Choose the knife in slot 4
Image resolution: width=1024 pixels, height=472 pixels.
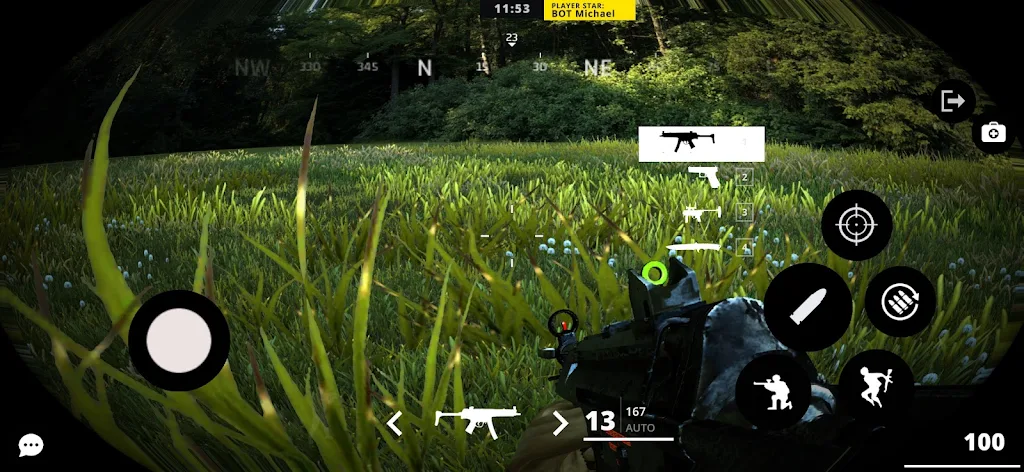coord(694,247)
